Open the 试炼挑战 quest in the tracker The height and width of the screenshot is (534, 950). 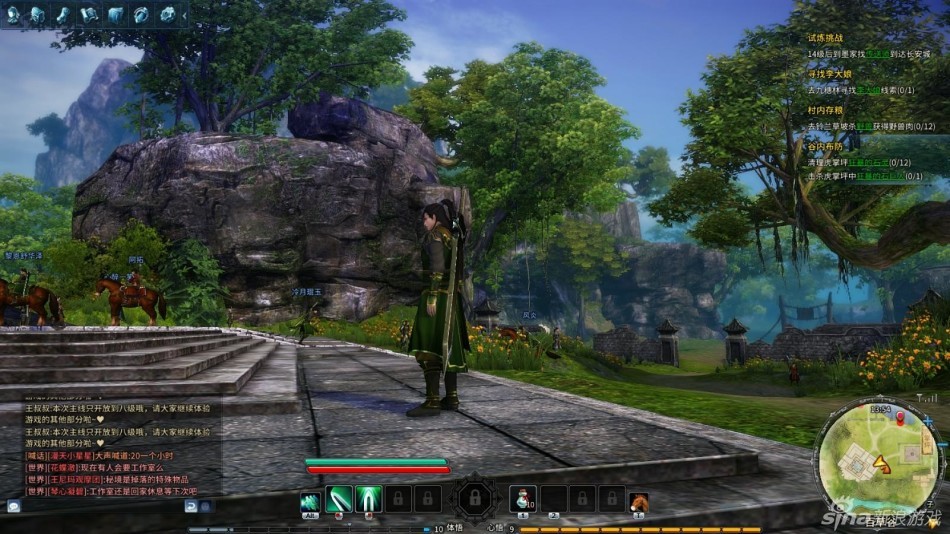[826, 37]
